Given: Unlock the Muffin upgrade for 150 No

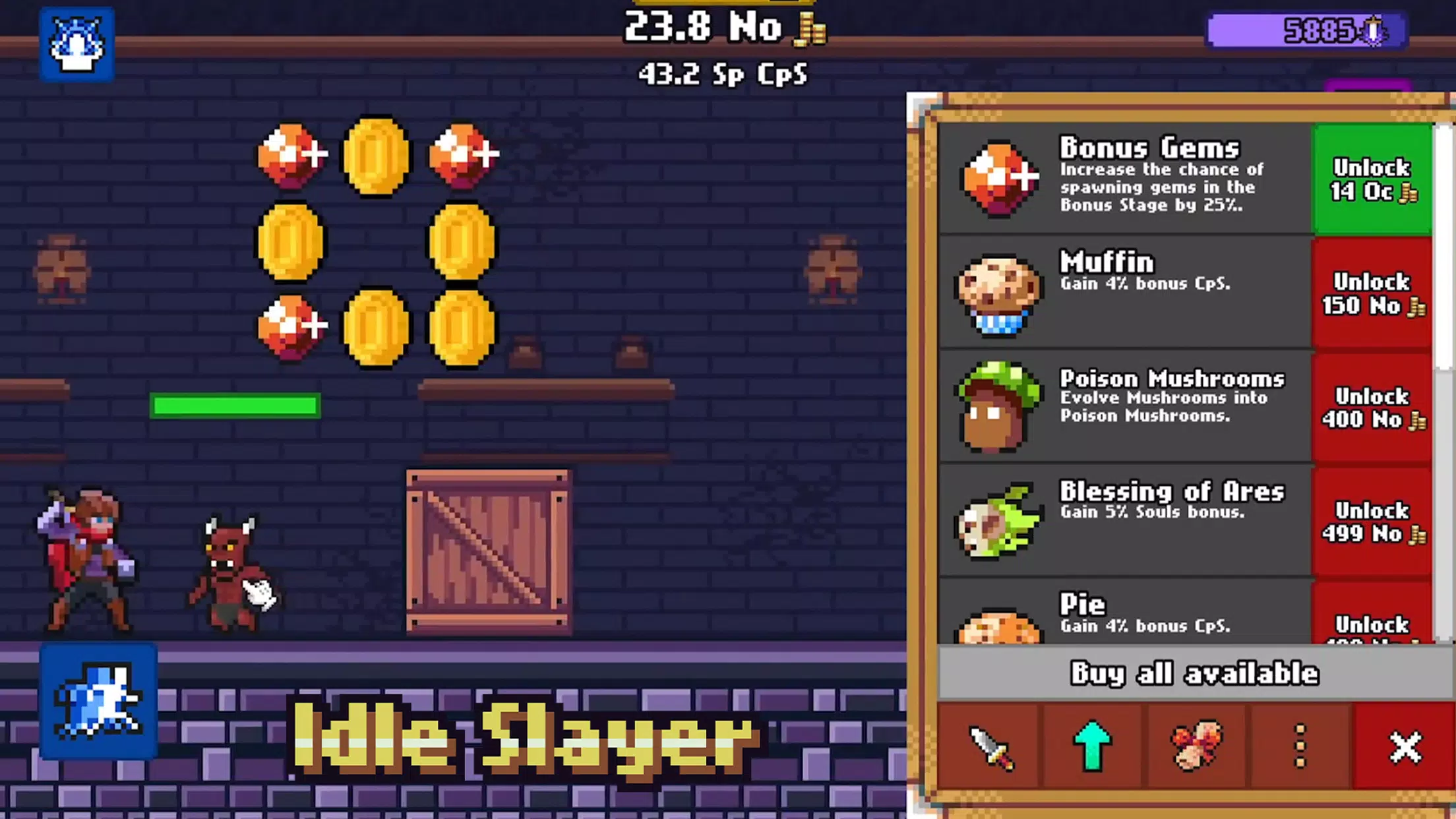Looking at the screenshot, I should tap(1372, 293).
